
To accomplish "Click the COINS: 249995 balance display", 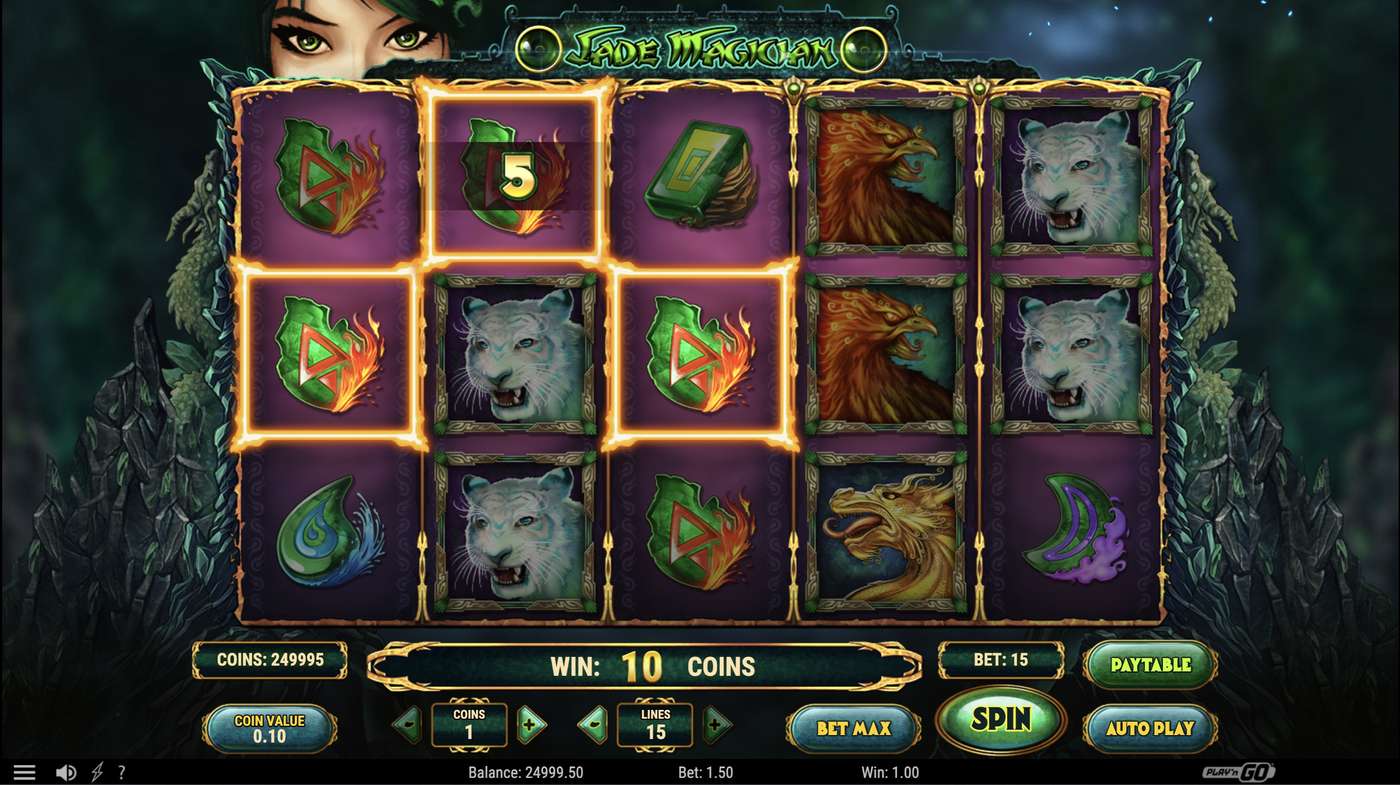I will pyautogui.click(x=267, y=662).
